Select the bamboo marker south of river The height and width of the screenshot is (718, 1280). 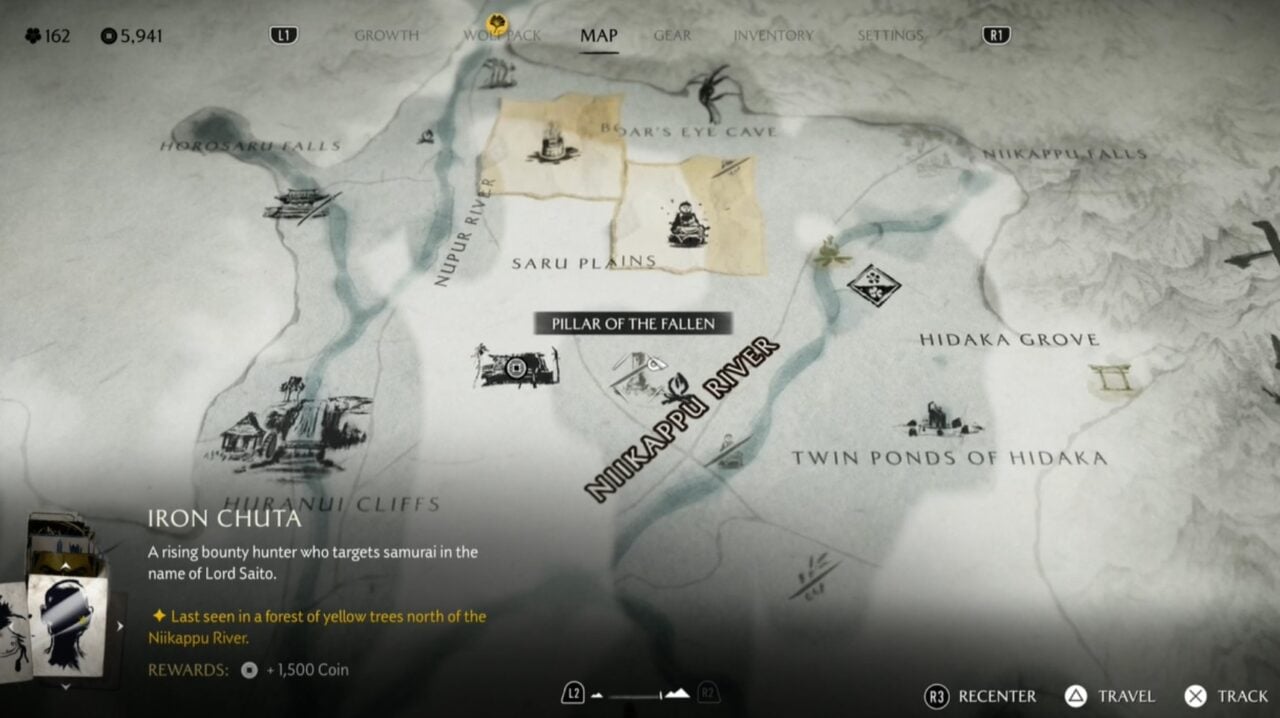click(x=812, y=577)
